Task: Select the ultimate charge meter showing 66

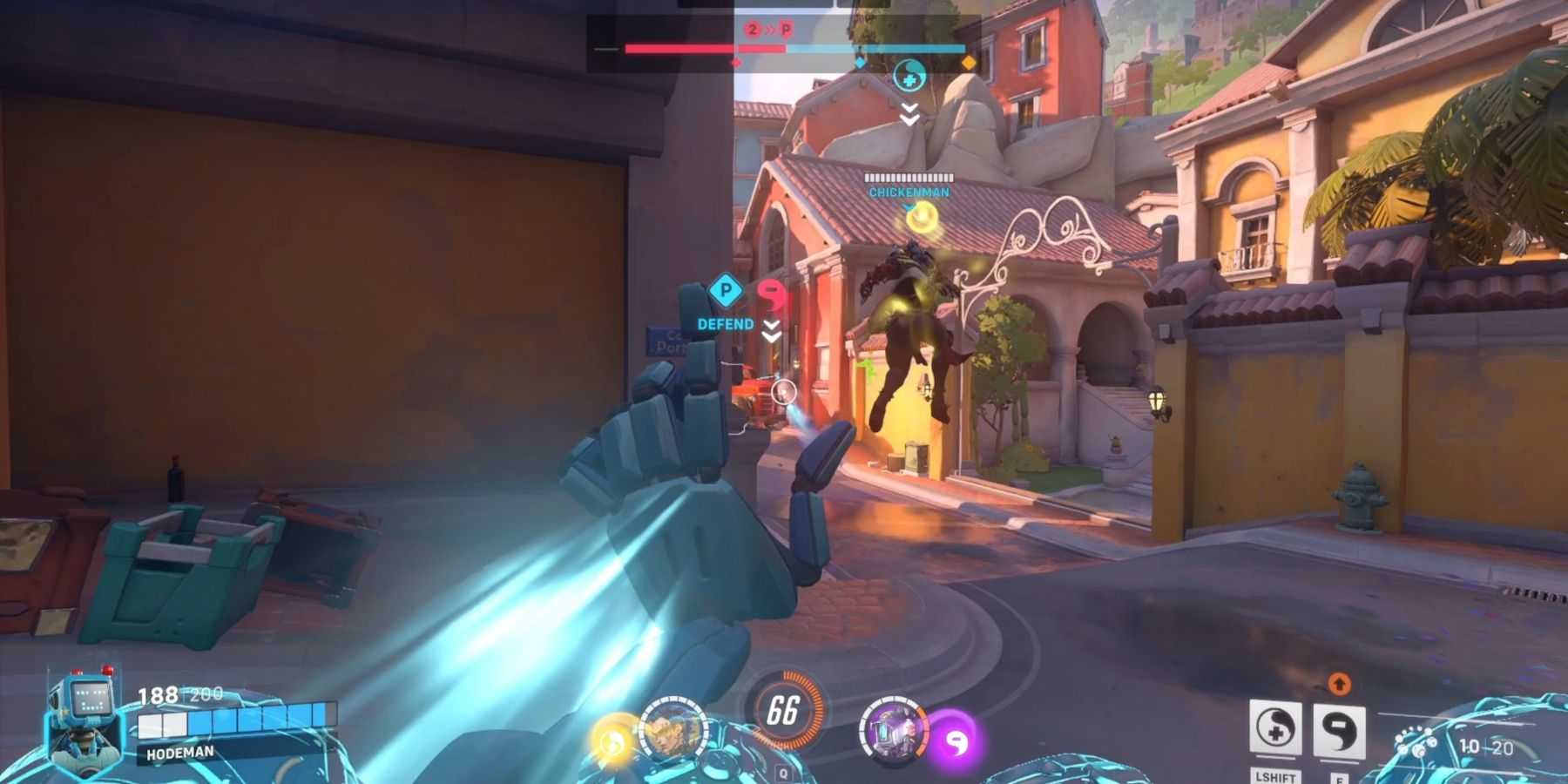Action: (x=783, y=711)
